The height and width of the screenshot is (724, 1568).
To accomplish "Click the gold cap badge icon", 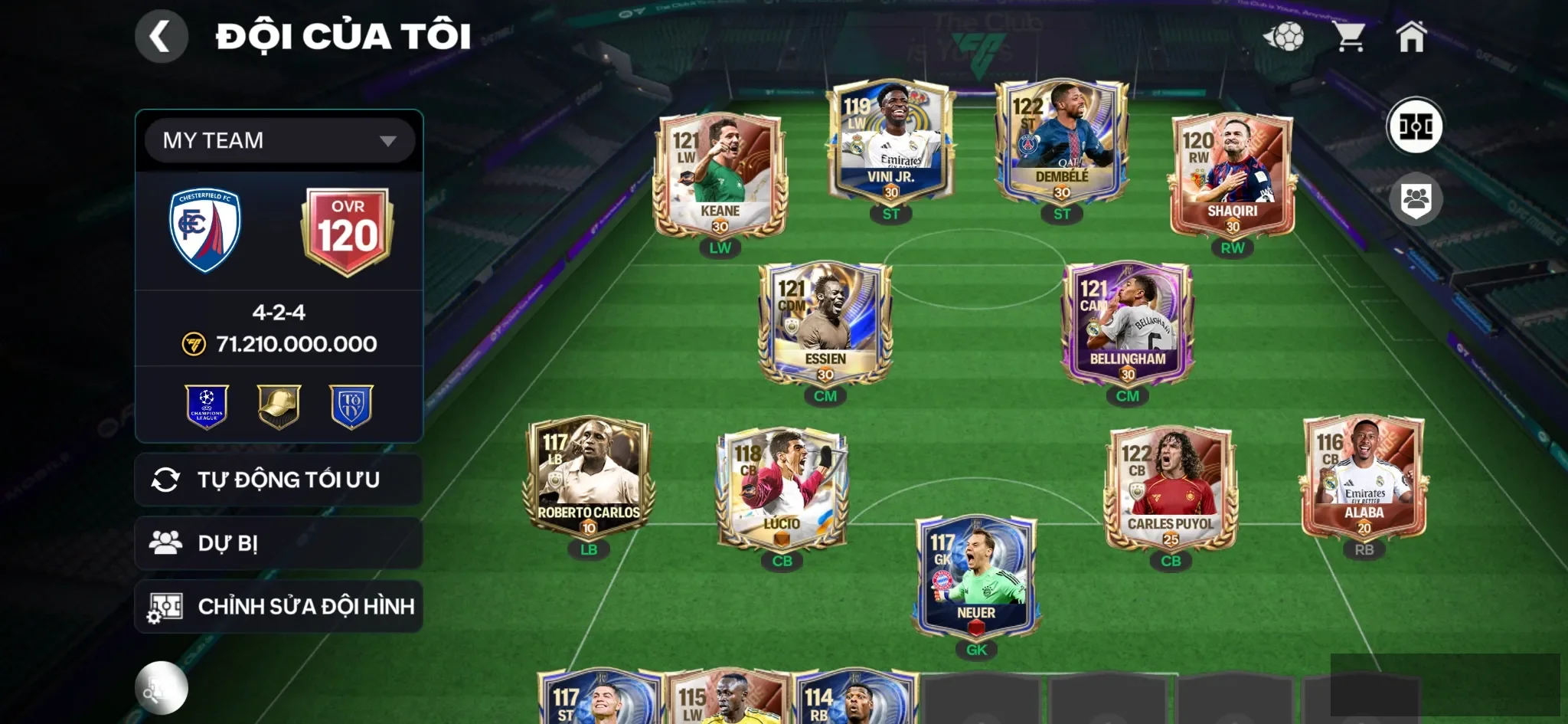I will point(279,405).
